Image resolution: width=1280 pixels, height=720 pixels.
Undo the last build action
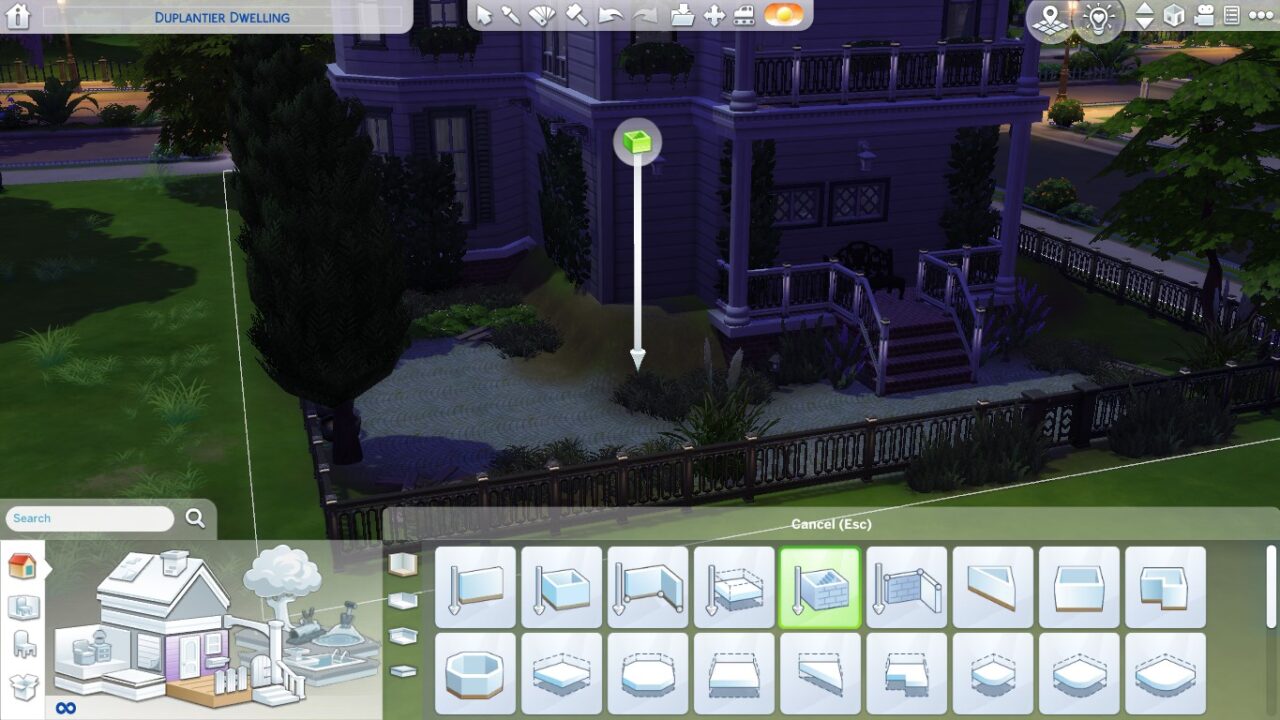coord(612,14)
